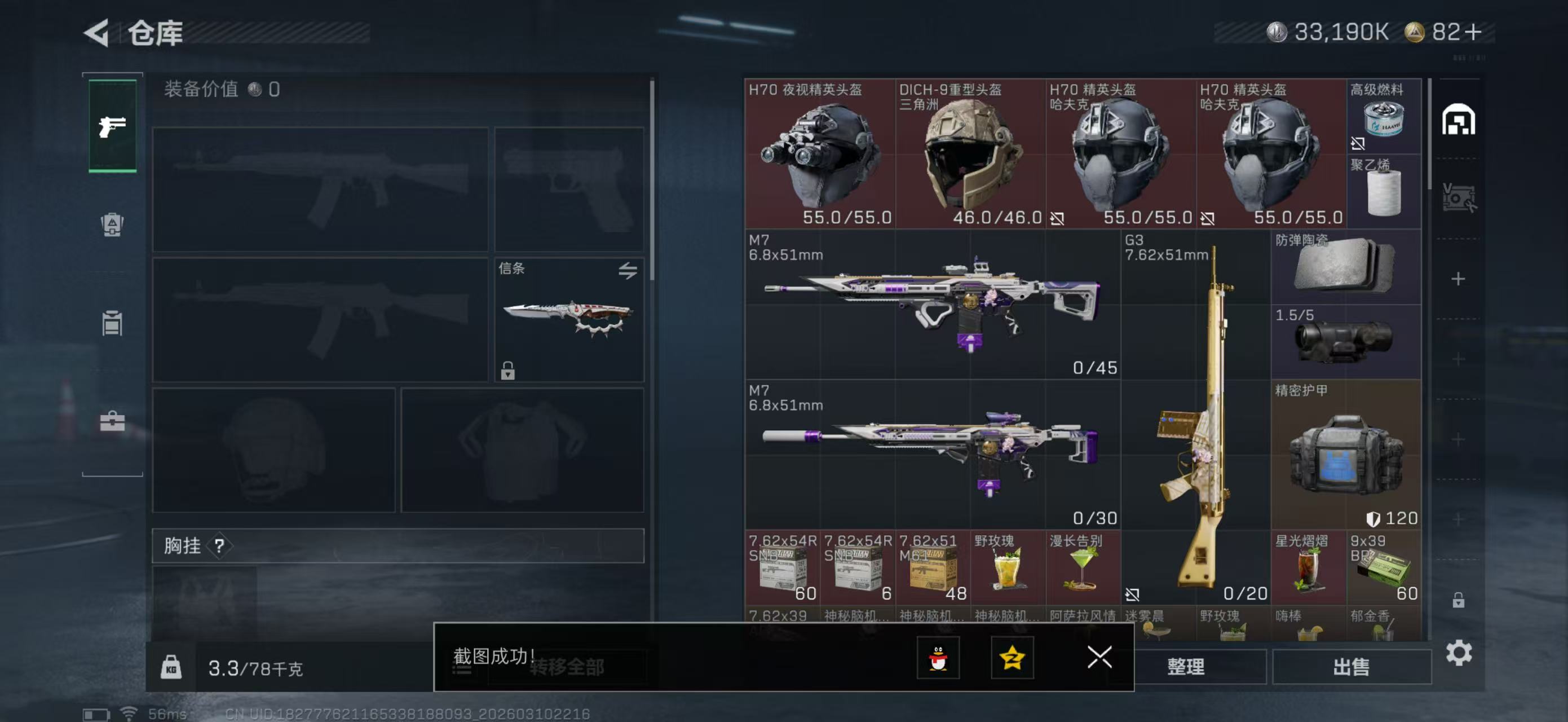Viewport: 1568px width, 722px height.
Task: Go back from the 仓库 screen
Action: click(98, 32)
